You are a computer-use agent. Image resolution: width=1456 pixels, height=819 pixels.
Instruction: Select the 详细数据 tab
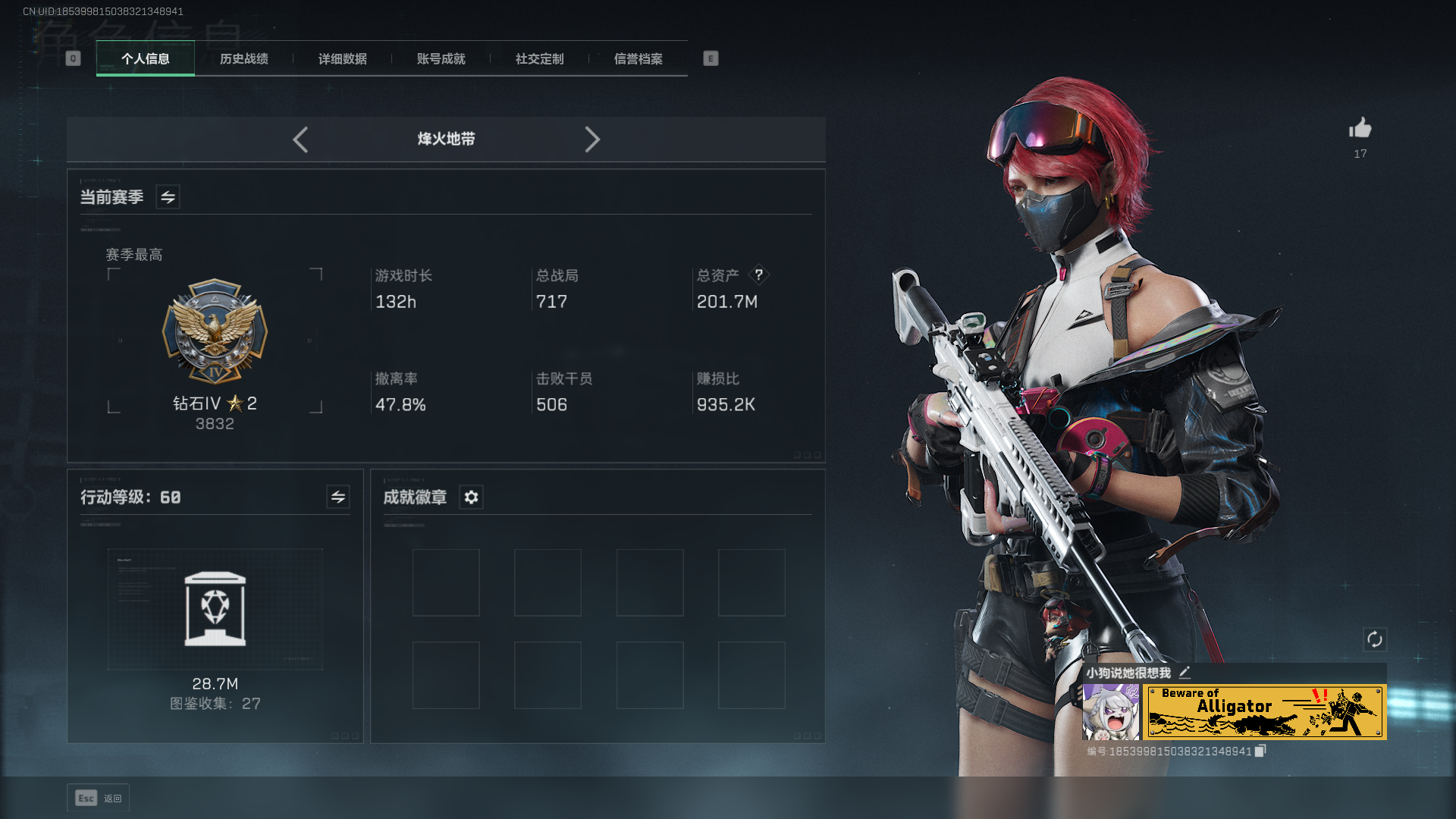(x=343, y=58)
